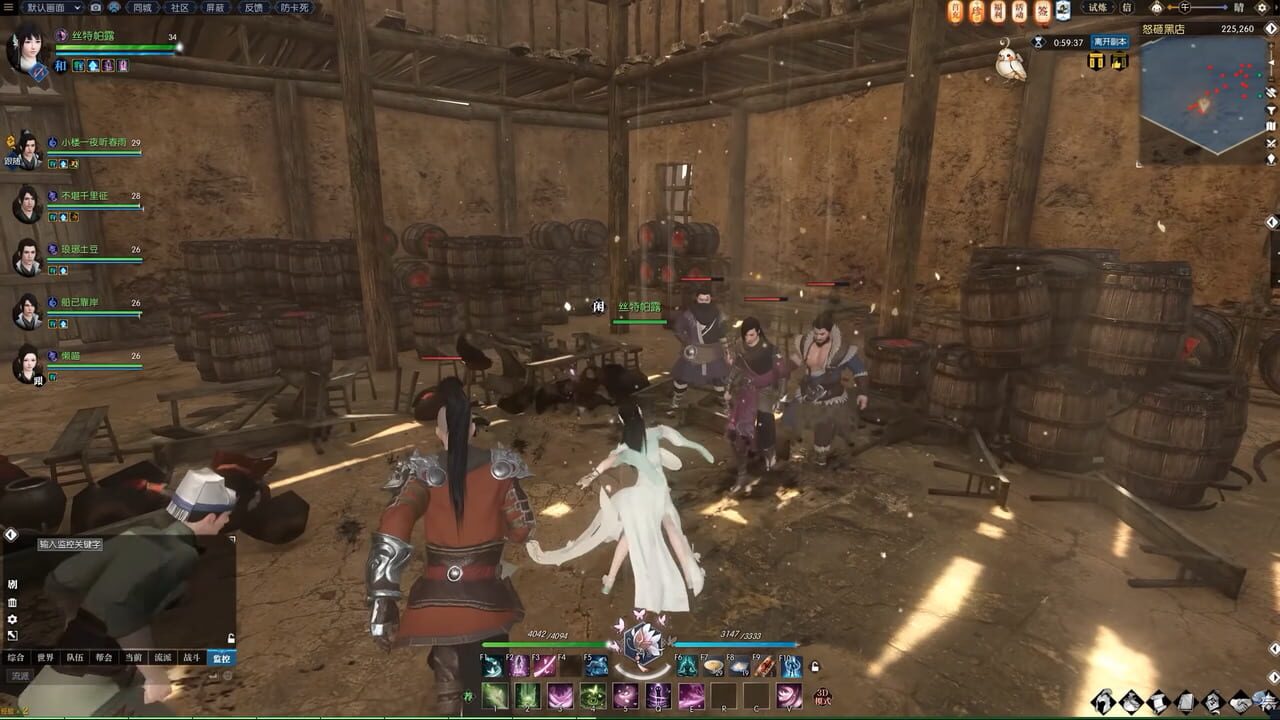Click the lotus emblem above the skill bar
This screenshot has width=1280, height=720.
pyautogui.click(x=644, y=643)
